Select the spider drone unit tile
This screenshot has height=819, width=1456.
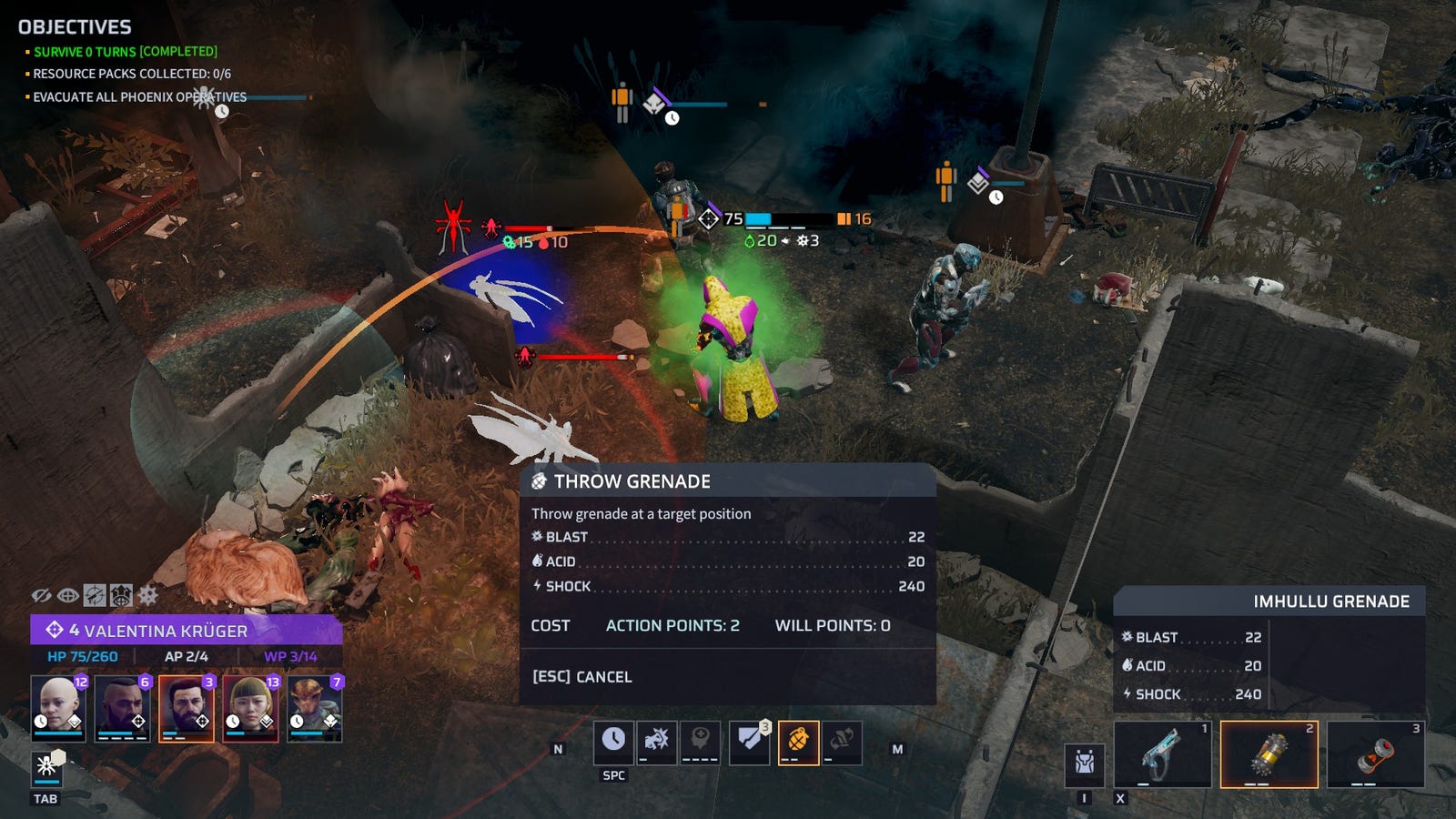tap(46, 767)
